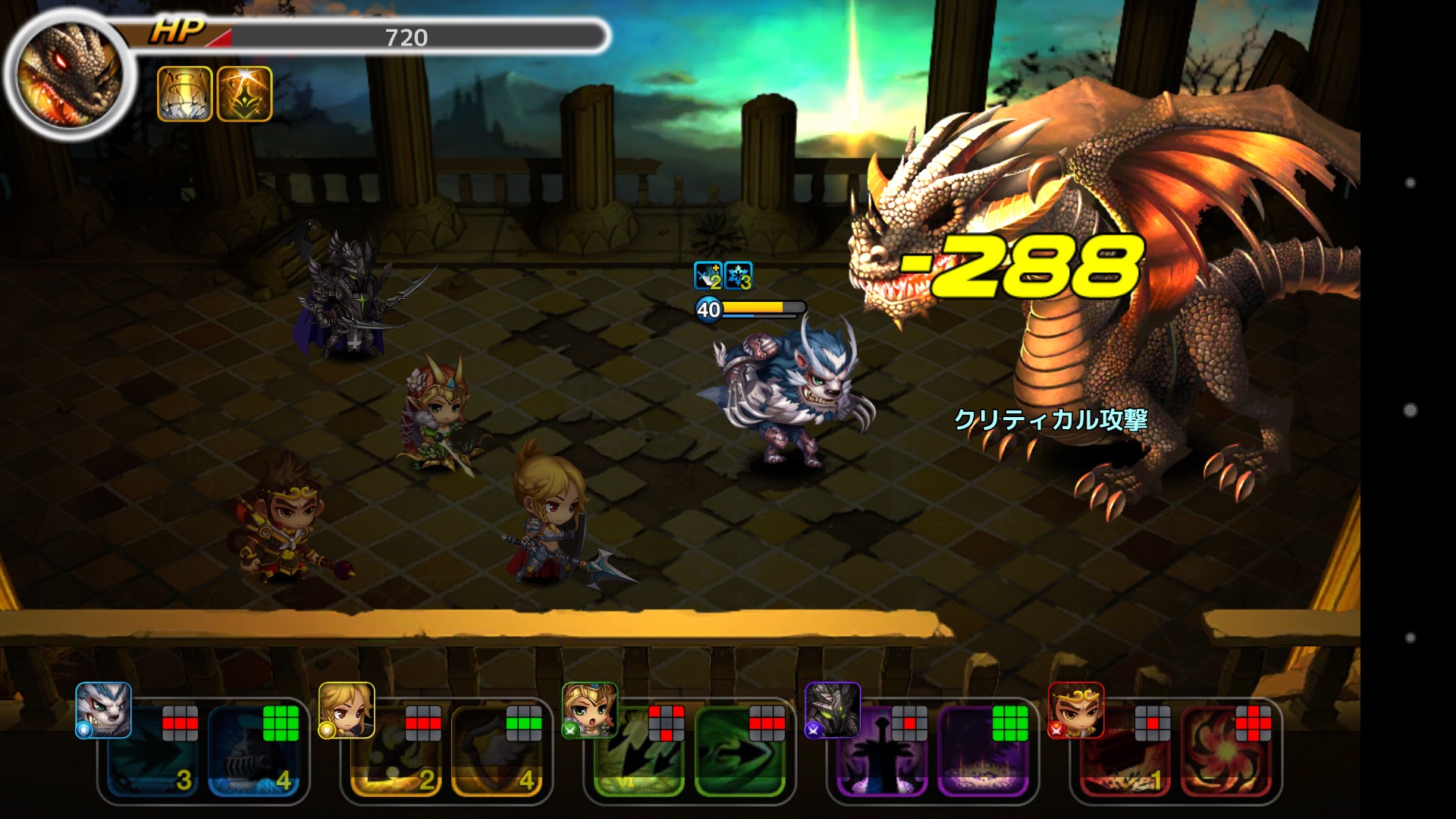Select the monkey king hero portrait

(x=1076, y=710)
